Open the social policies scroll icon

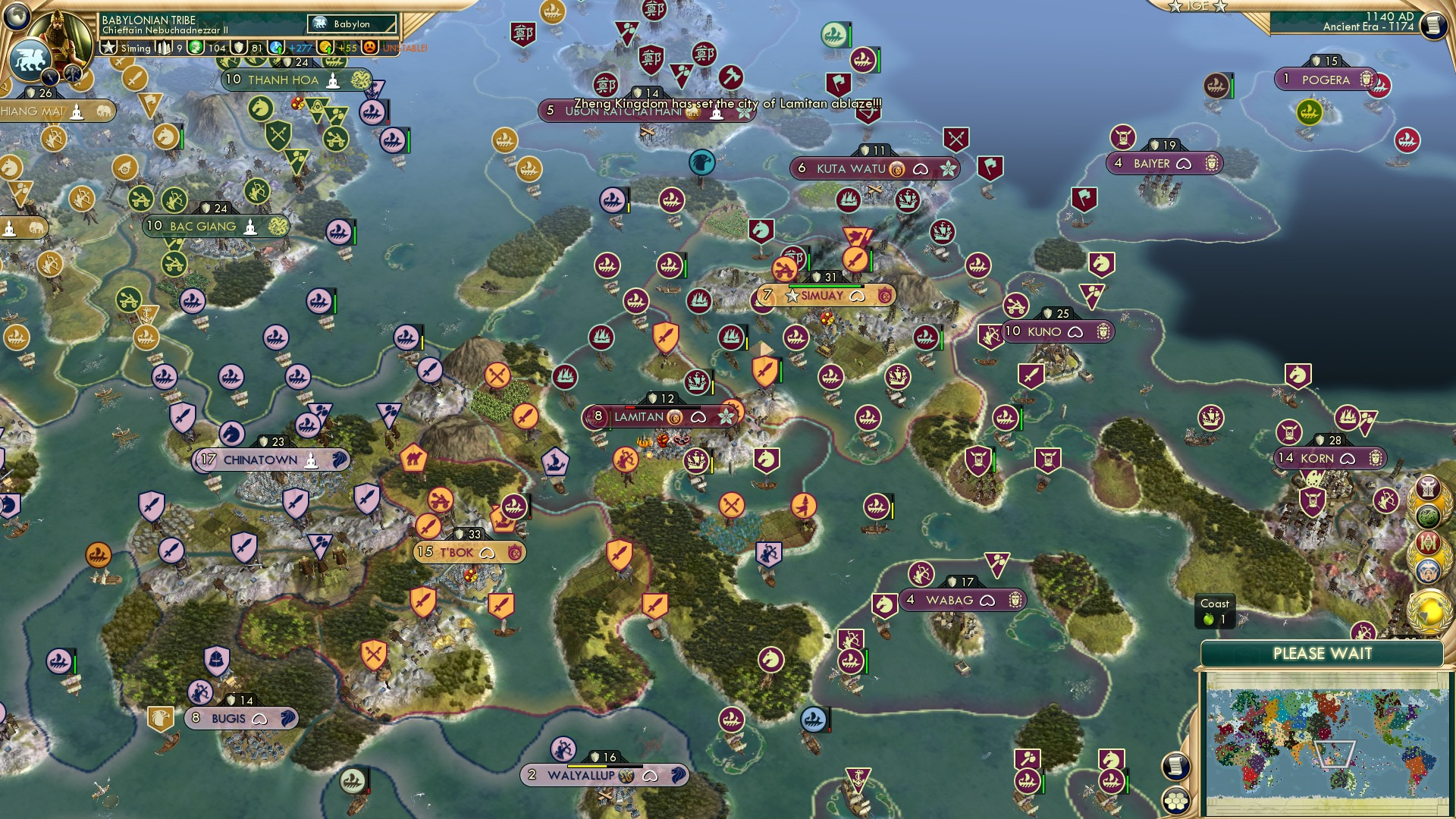pos(1175,765)
